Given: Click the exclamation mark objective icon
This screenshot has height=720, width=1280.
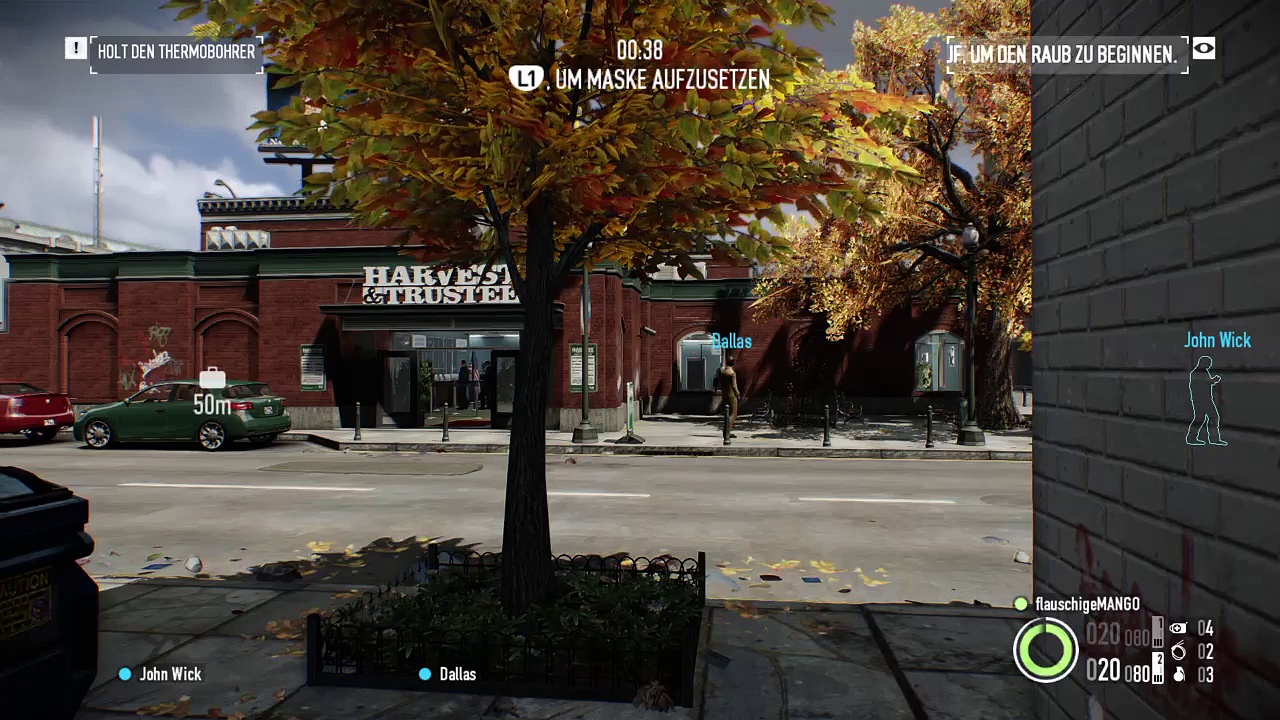Looking at the screenshot, I should coord(75,48).
